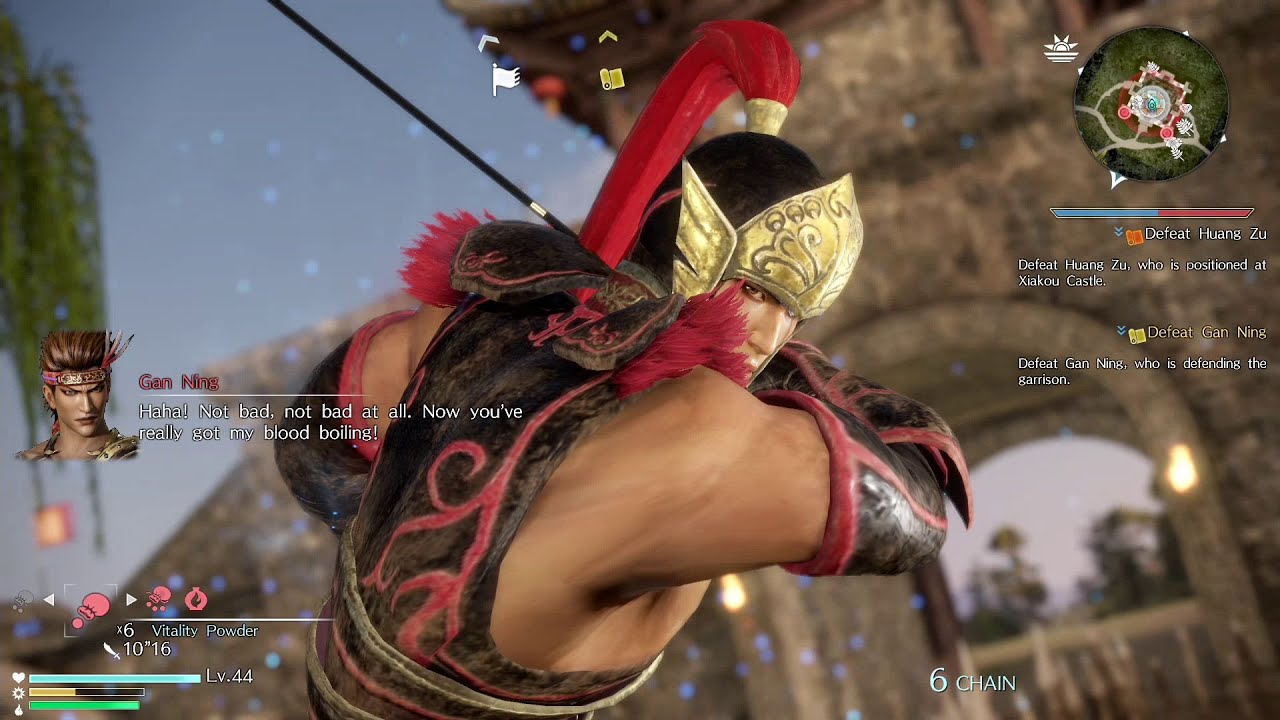This screenshot has width=1280, height=720.
Task: Toggle the blue chevrons before Defeat Gan Ning
Action: click(x=1122, y=330)
